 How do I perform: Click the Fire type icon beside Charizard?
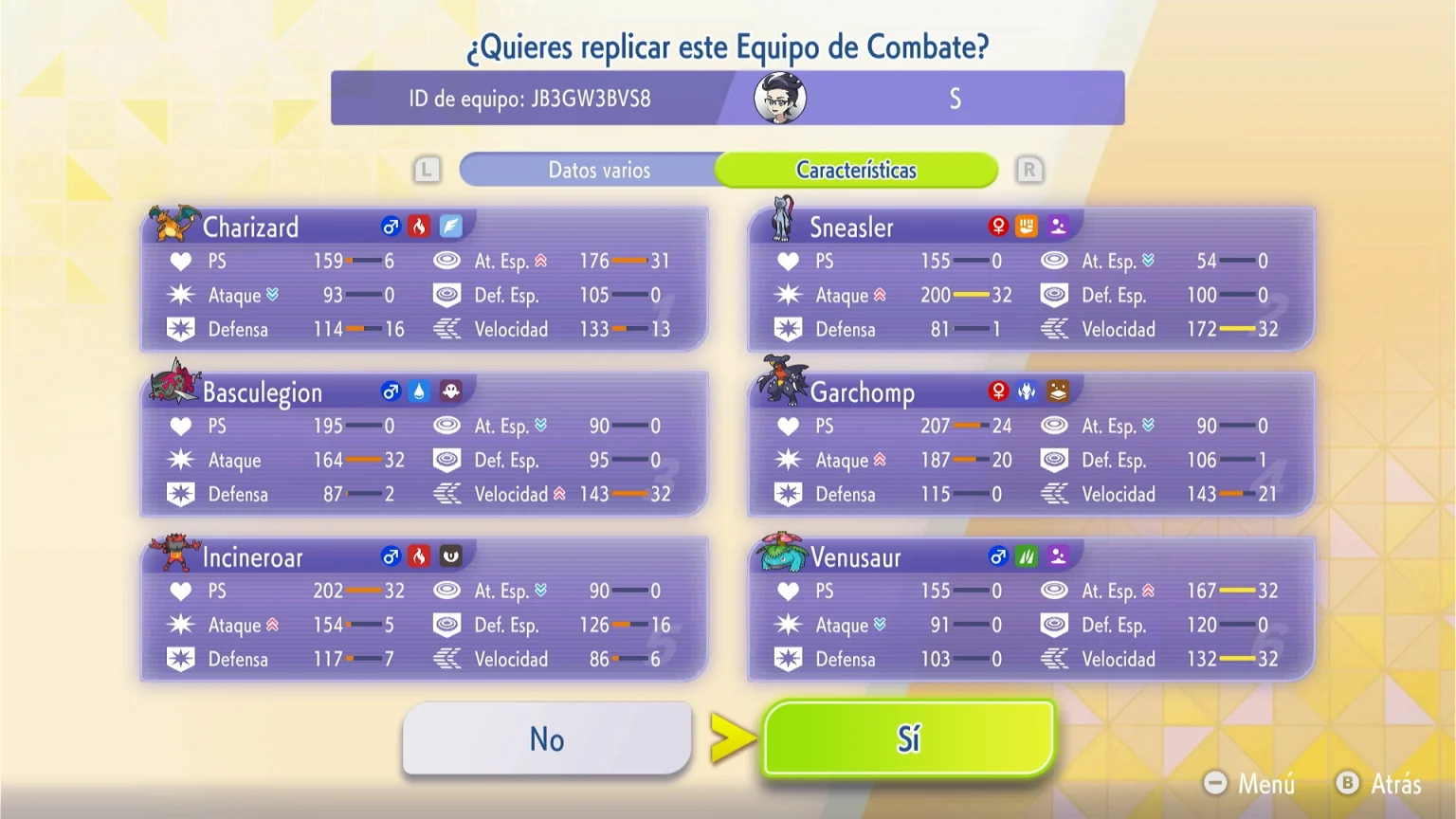tap(421, 225)
